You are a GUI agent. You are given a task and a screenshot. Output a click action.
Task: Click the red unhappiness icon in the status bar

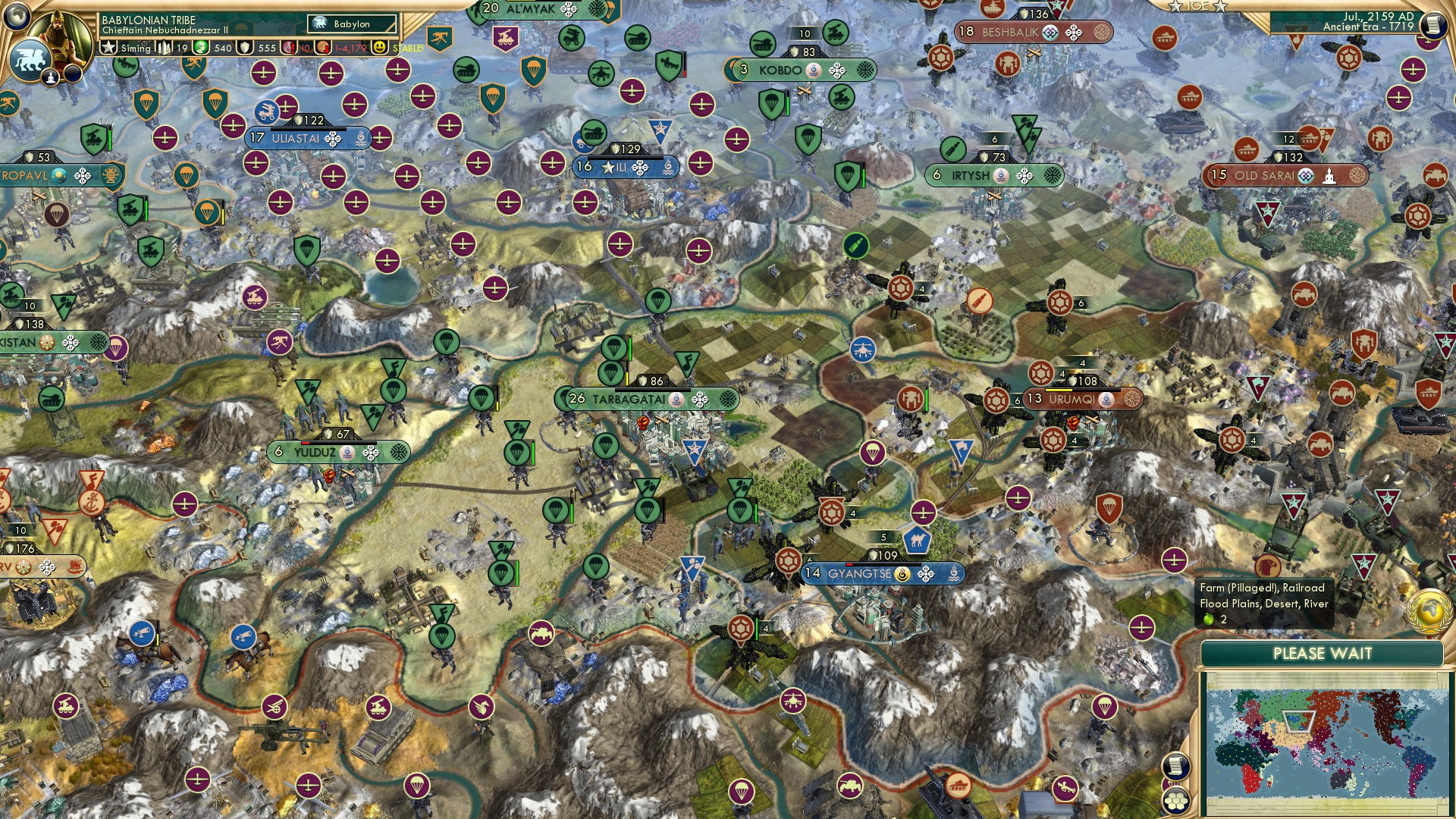[x=288, y=47]
